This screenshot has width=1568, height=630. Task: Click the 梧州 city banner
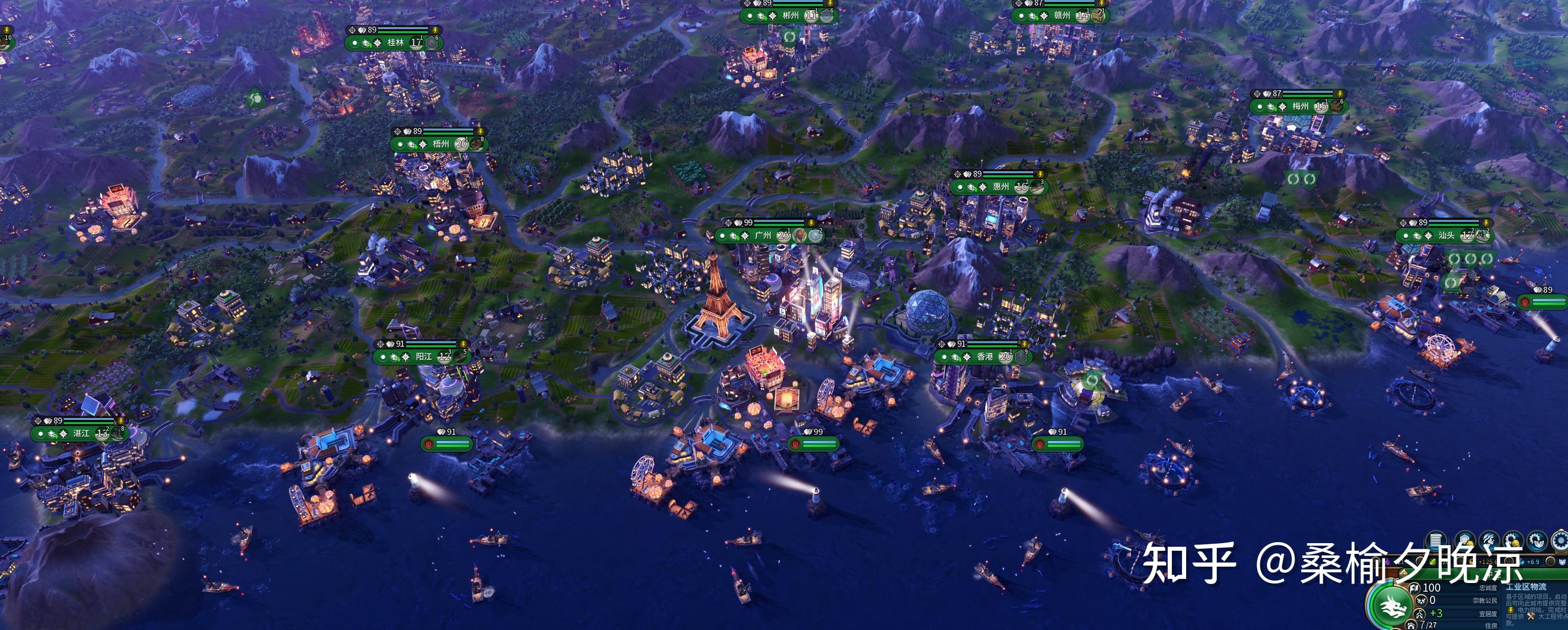441,144
